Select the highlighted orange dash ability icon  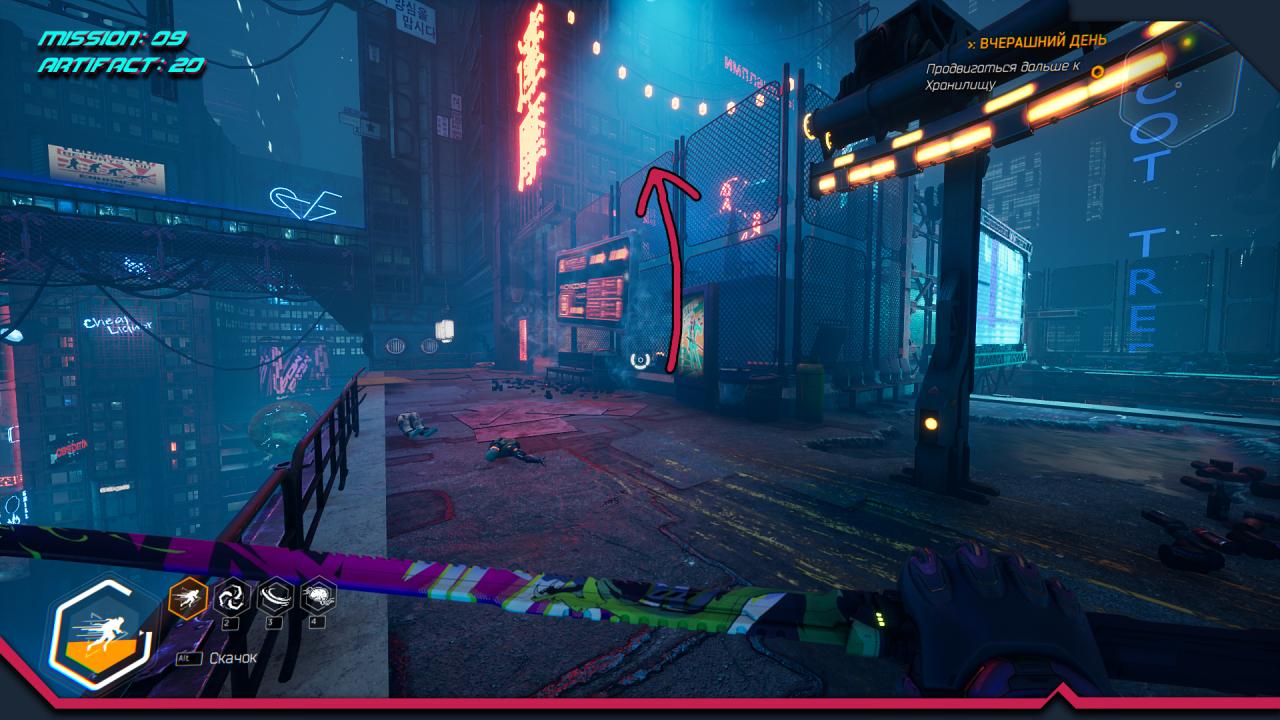point(188,598)
